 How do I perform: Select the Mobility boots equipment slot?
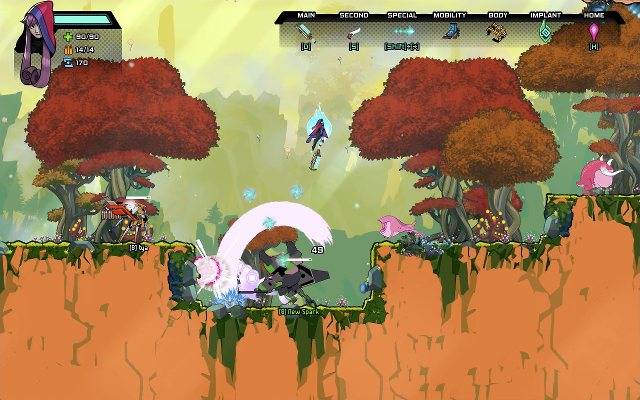pyautogui.click(x=450, y=32)
